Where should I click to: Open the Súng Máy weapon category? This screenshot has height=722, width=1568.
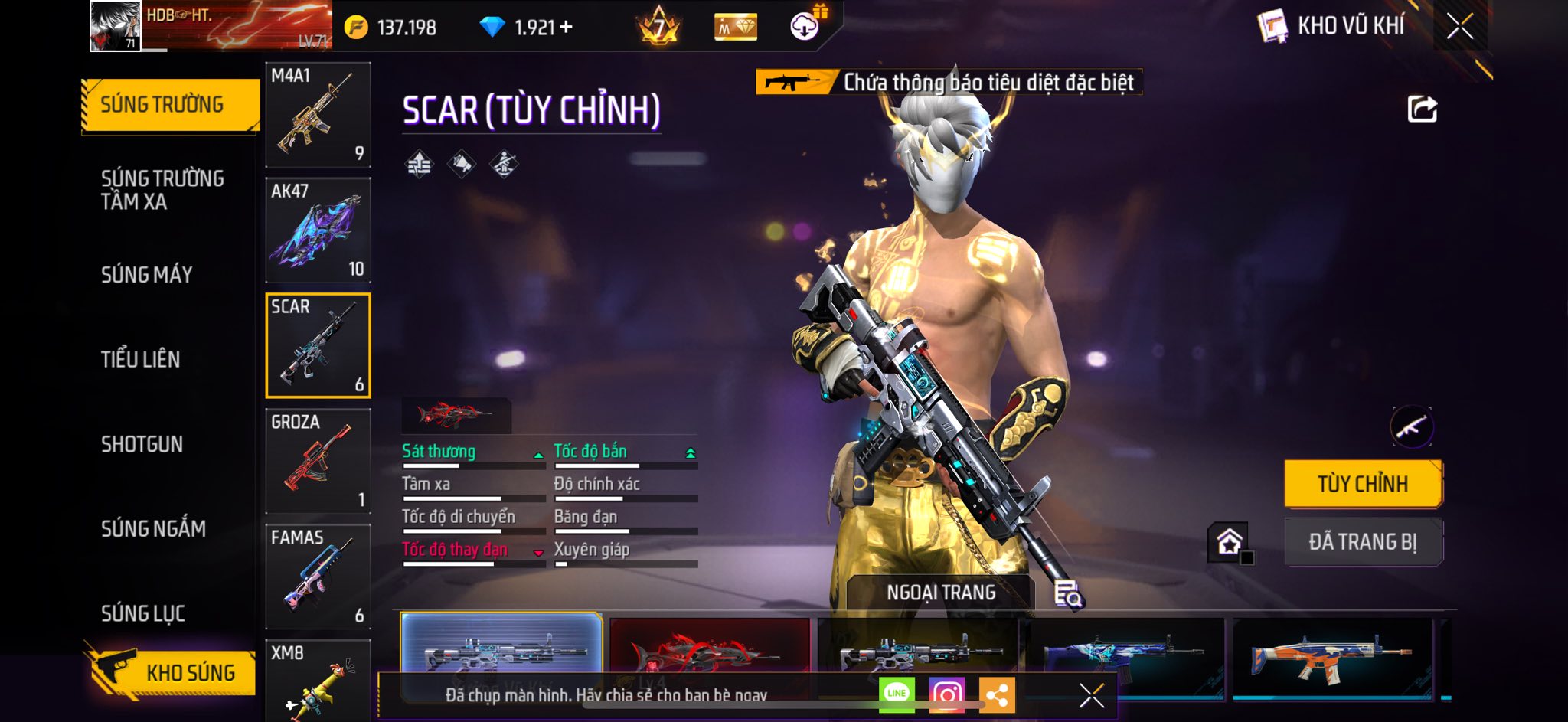146,275
